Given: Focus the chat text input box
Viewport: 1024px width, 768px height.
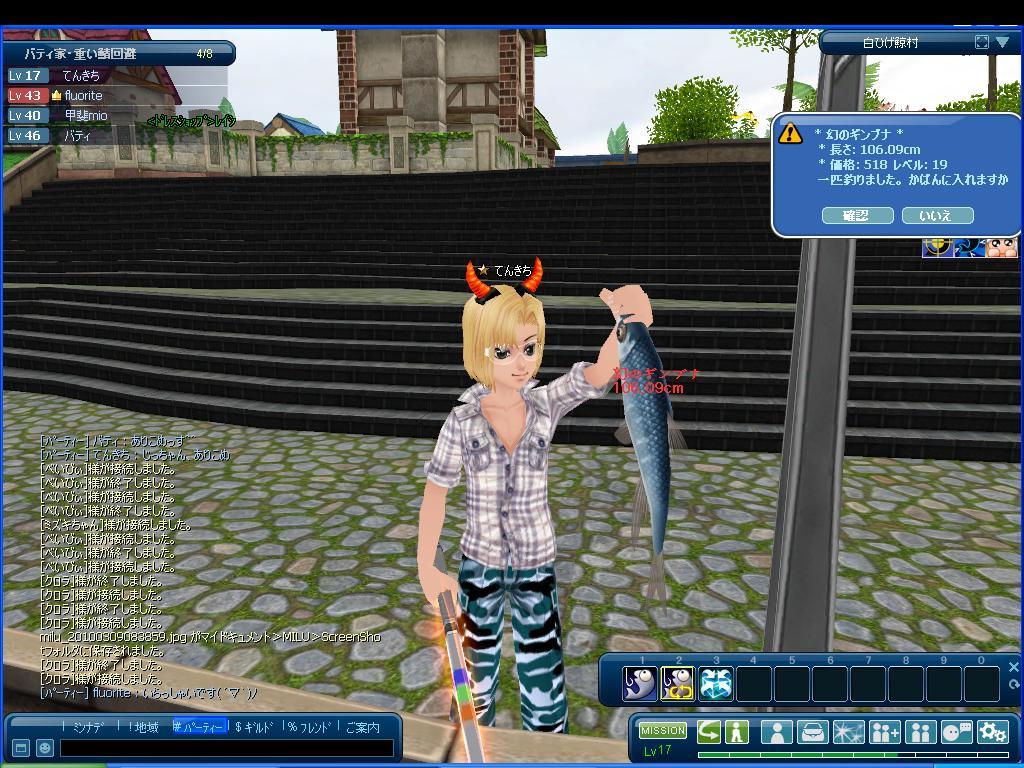Looking at the screenshot, I should [x=226, y=747].
